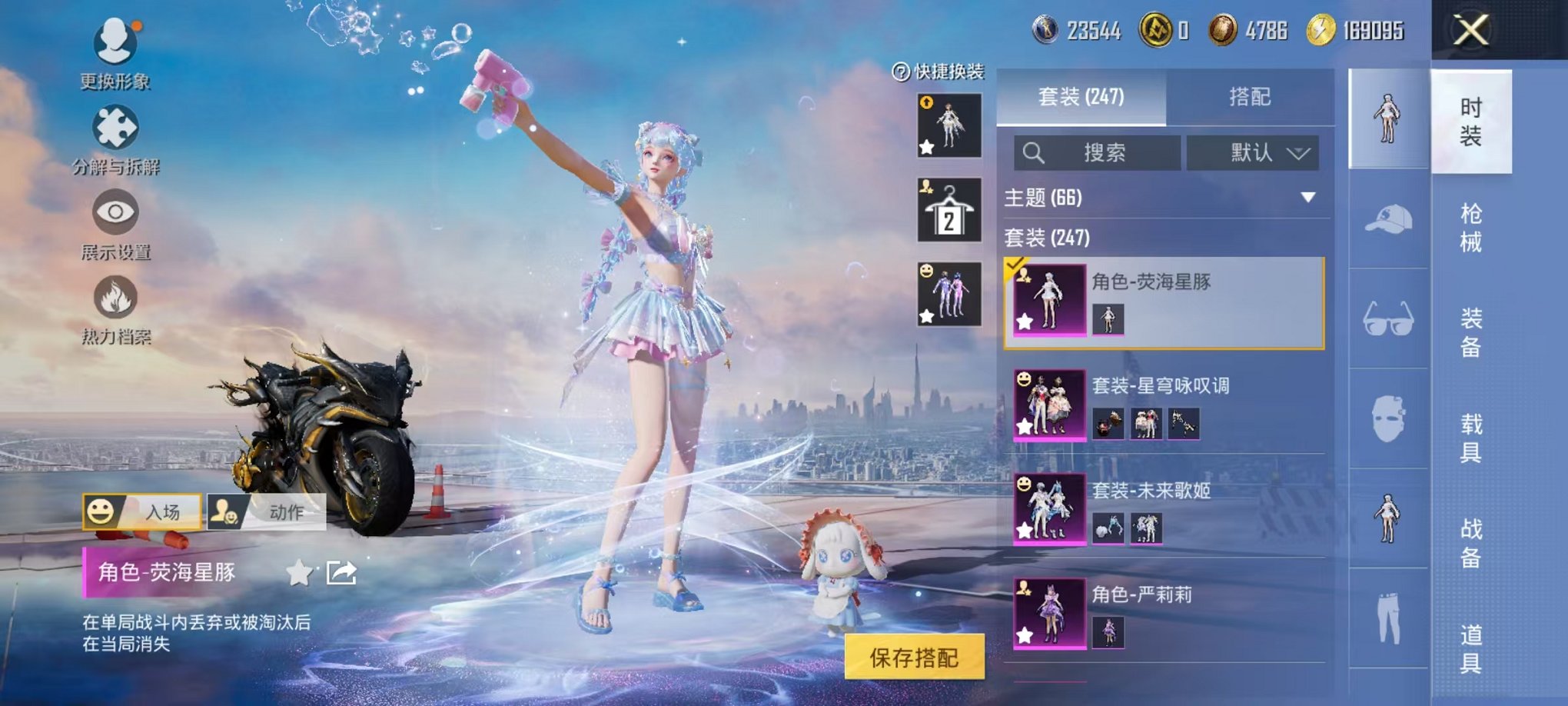Click the magnifier icon in the search bar
1568x706 pixels.
coord(1034,152)
